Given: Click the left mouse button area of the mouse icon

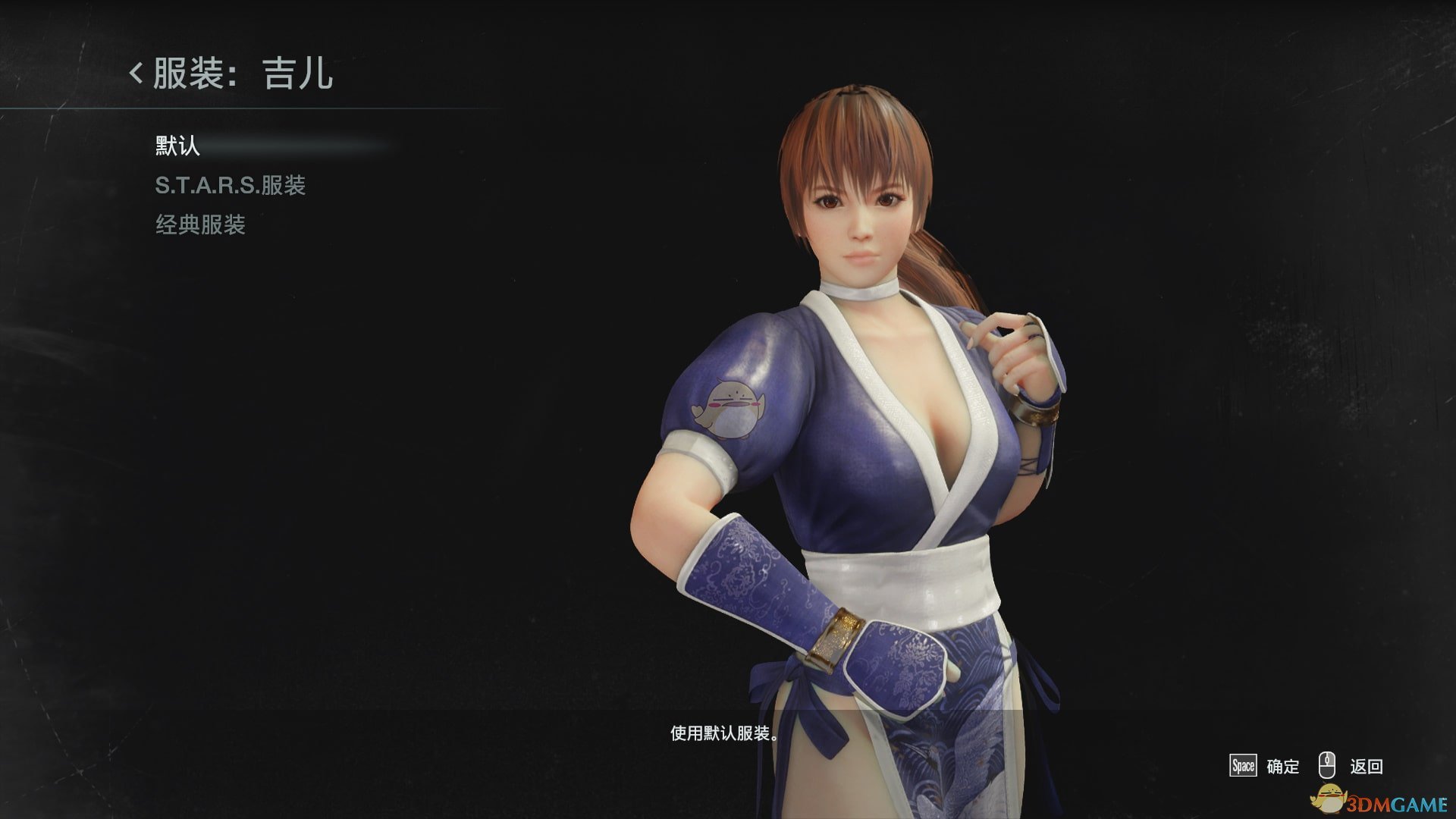Looking at the screenshot, I should tap(1322, 758).
